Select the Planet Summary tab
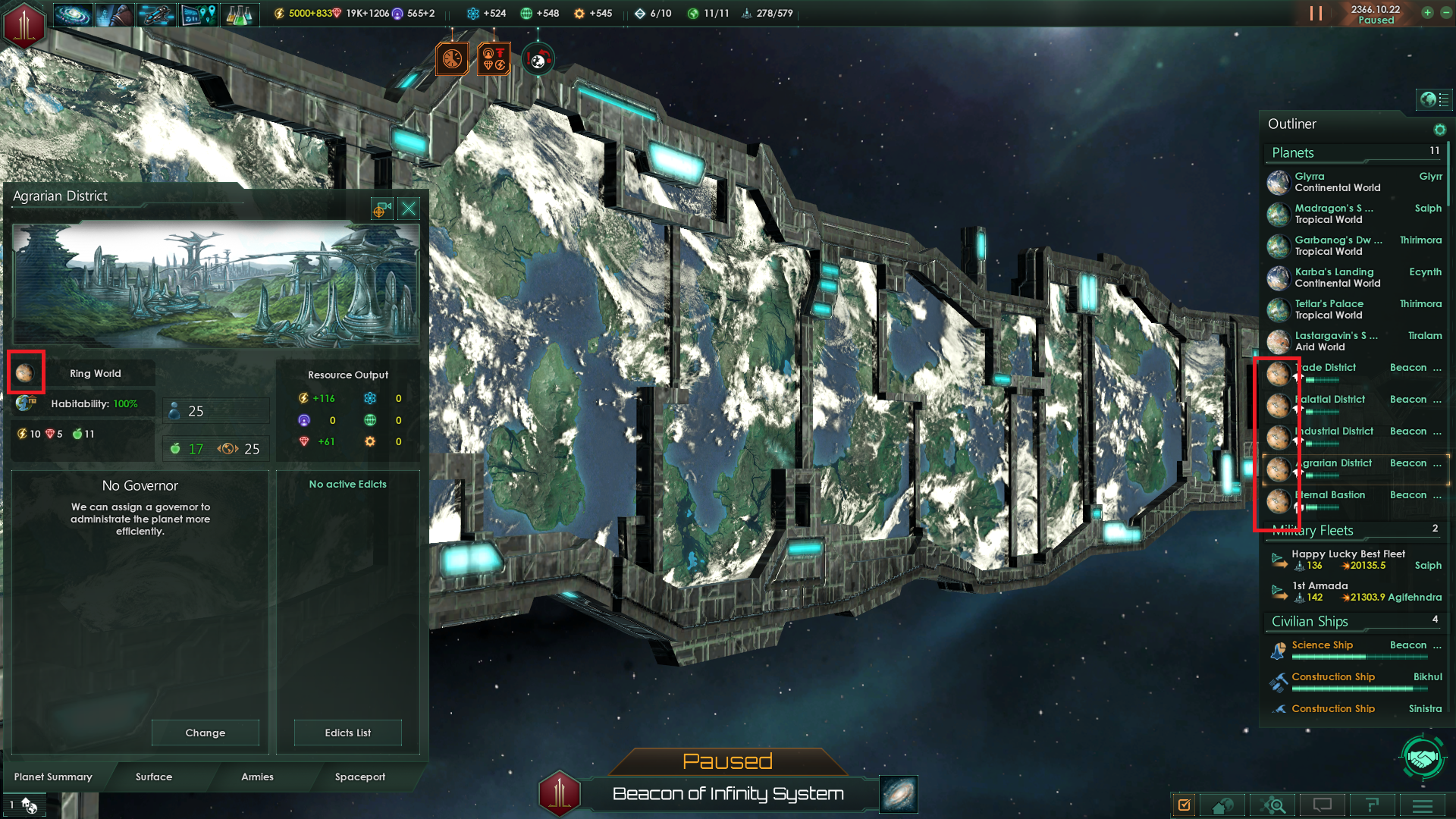The height and width of the screenshot is (819, 1456). [53, 777]
